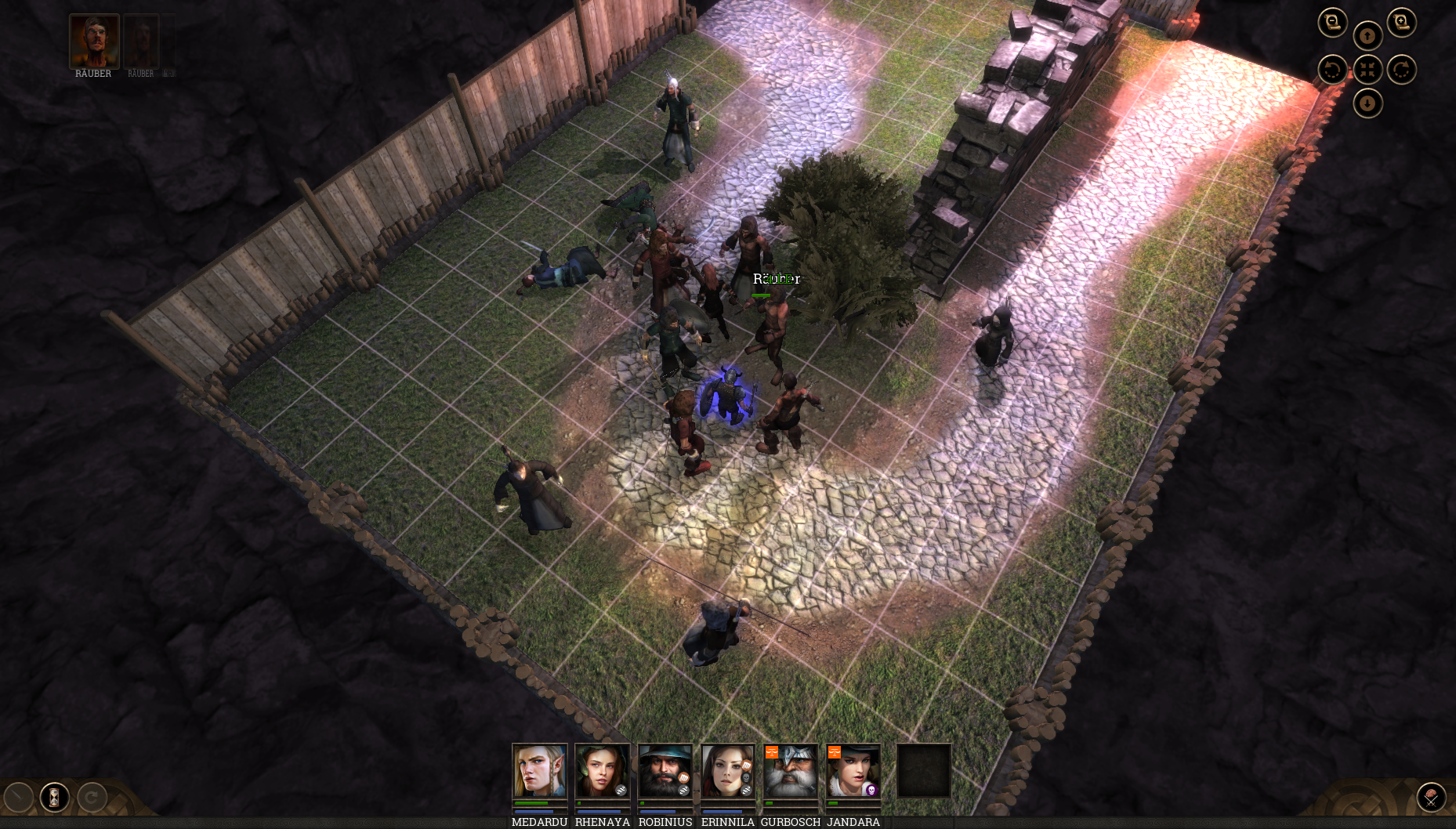Image resolution: width=1456 pixels, height=829 pixels.
Task: Rotate camera counterclockwise
Action: (1332, 70)
